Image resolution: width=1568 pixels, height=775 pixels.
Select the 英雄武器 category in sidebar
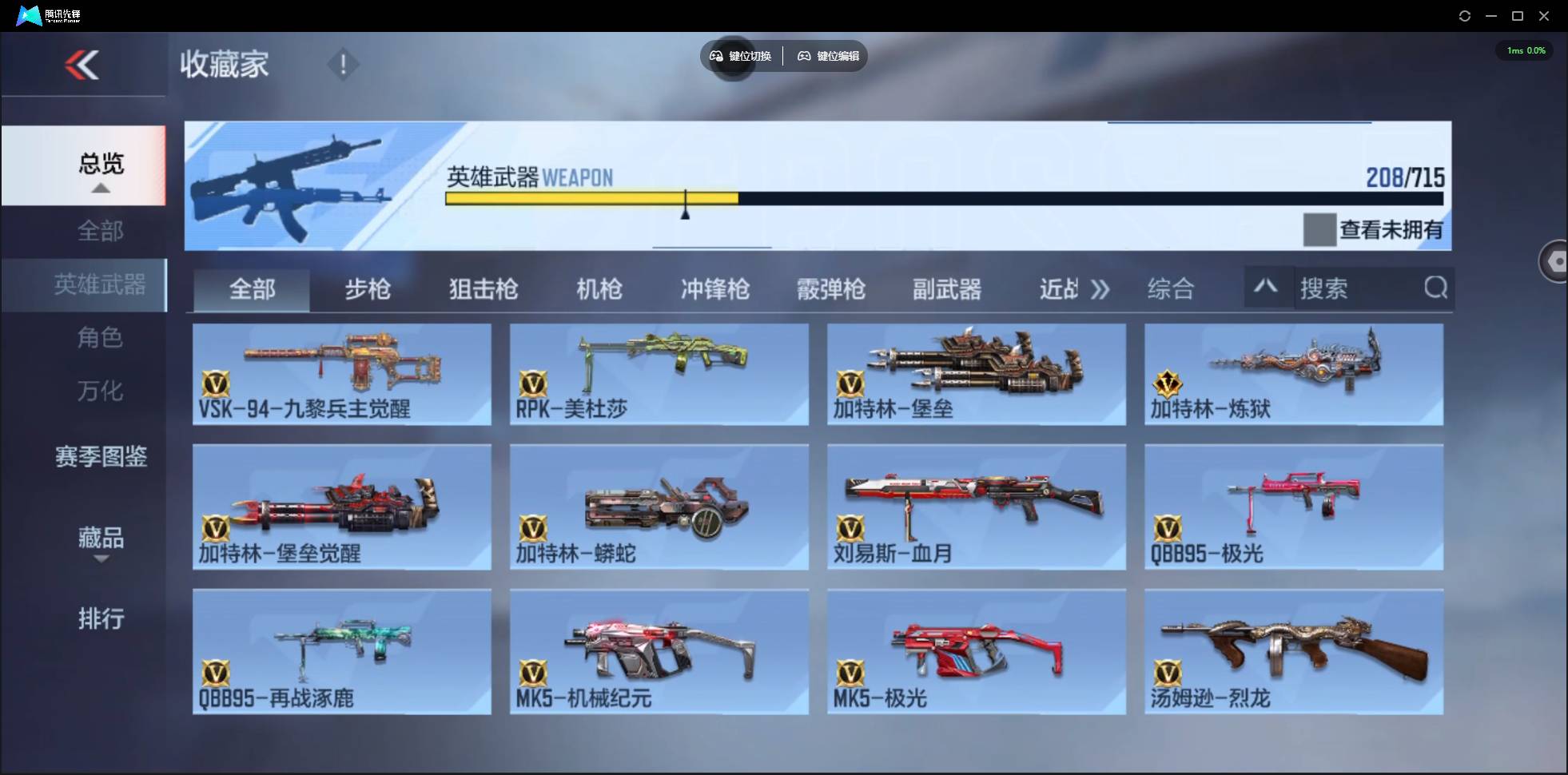tap(100, 284)
